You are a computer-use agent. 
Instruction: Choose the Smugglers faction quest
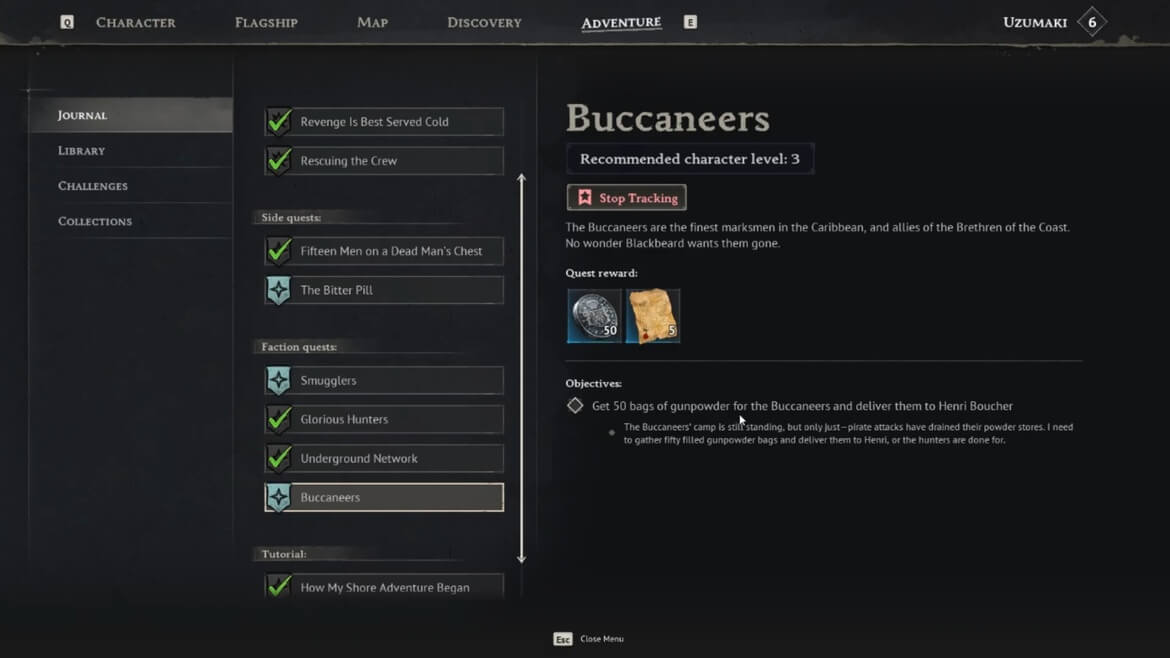coord(384,381)
